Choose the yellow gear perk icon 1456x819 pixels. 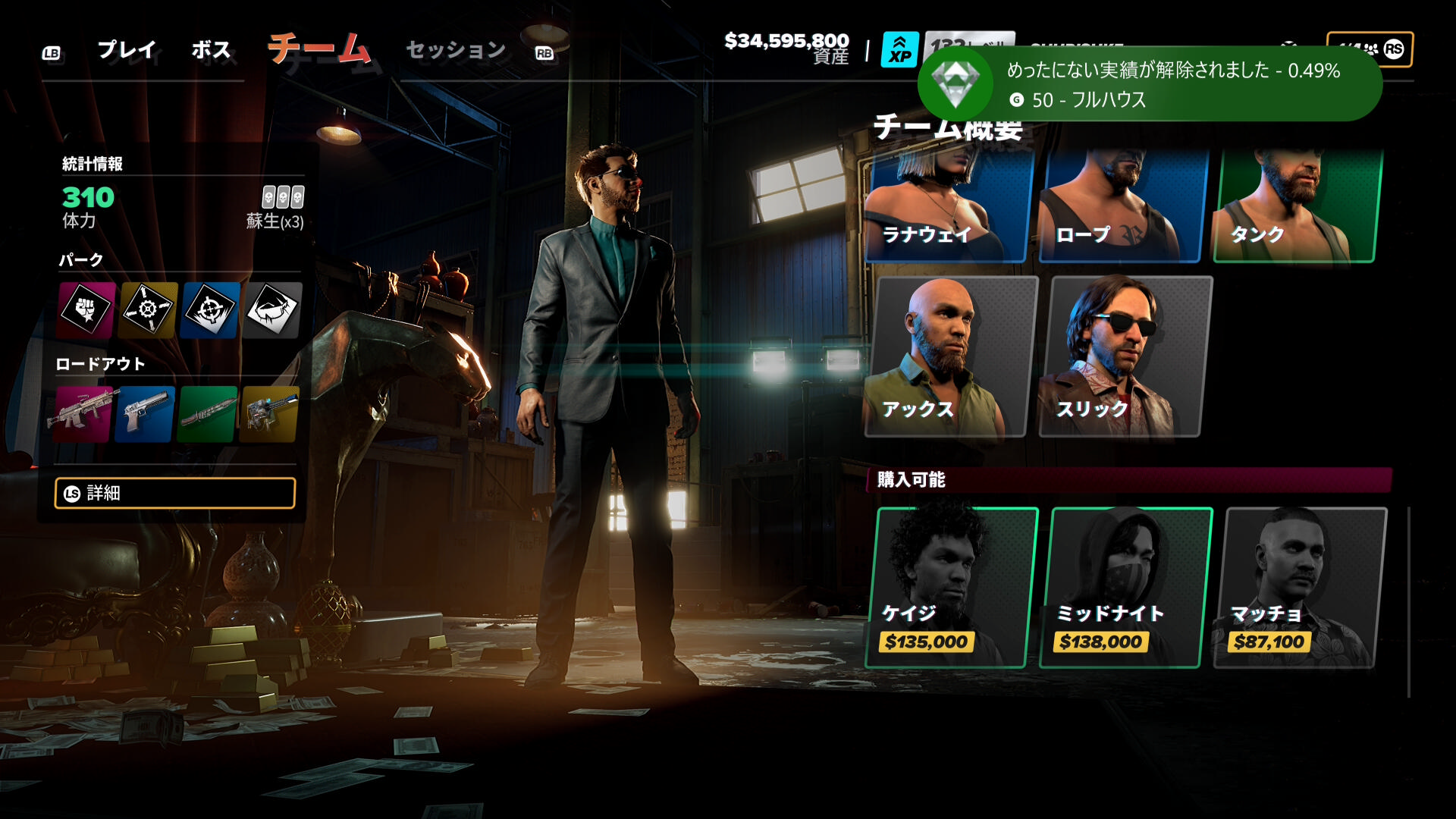click(x=149, y=309)
